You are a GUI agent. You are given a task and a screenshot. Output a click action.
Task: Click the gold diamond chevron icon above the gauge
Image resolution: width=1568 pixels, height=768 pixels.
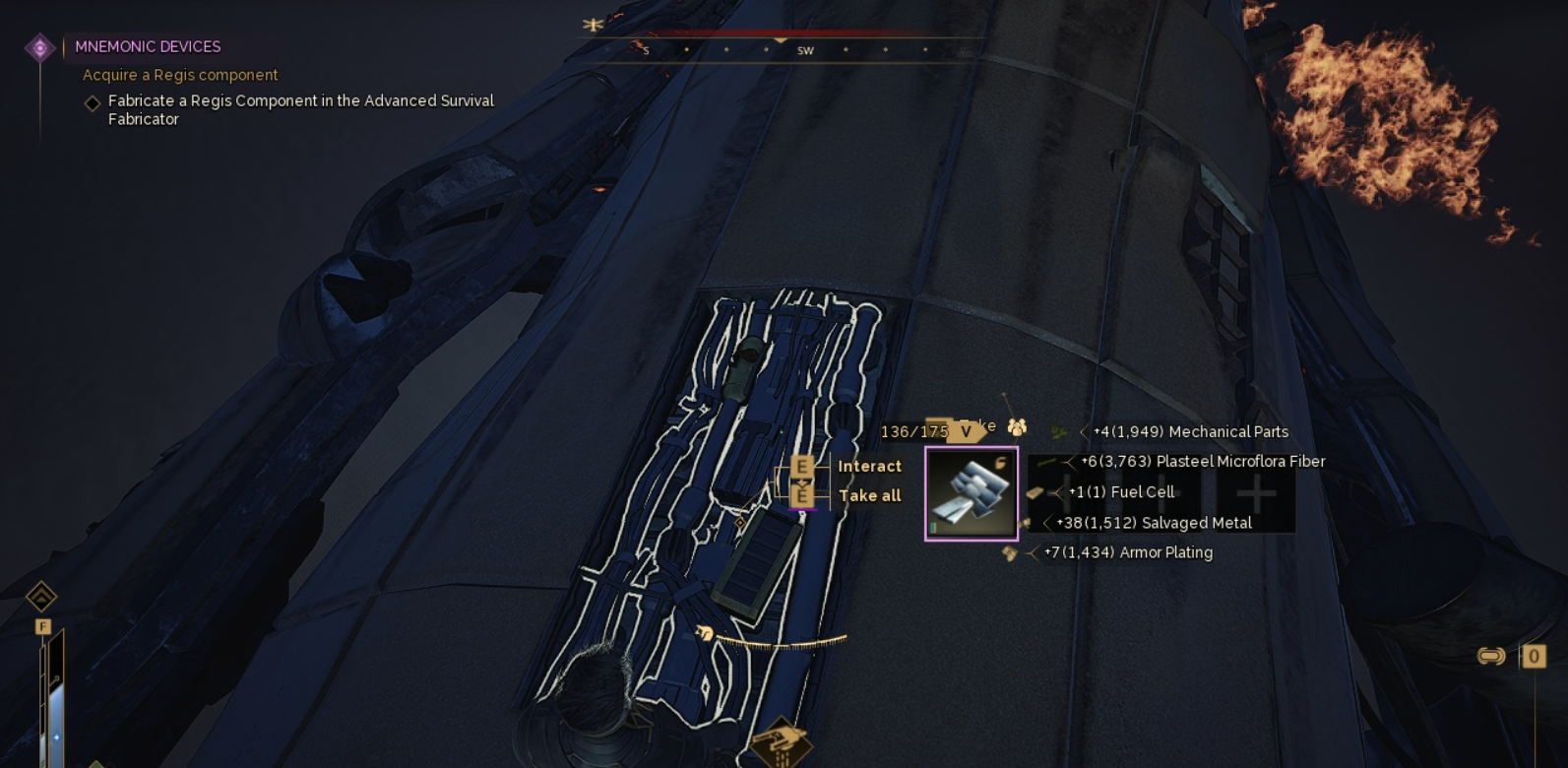point(41,596)
